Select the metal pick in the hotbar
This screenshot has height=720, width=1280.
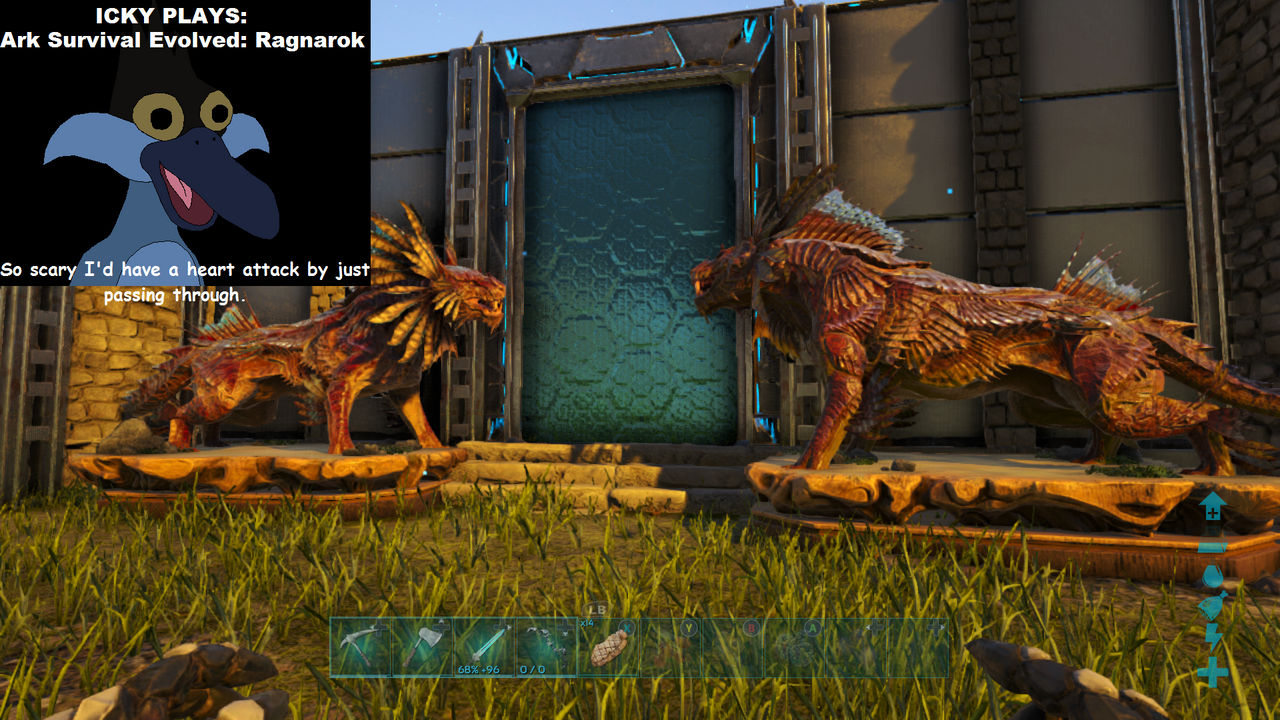360,643
